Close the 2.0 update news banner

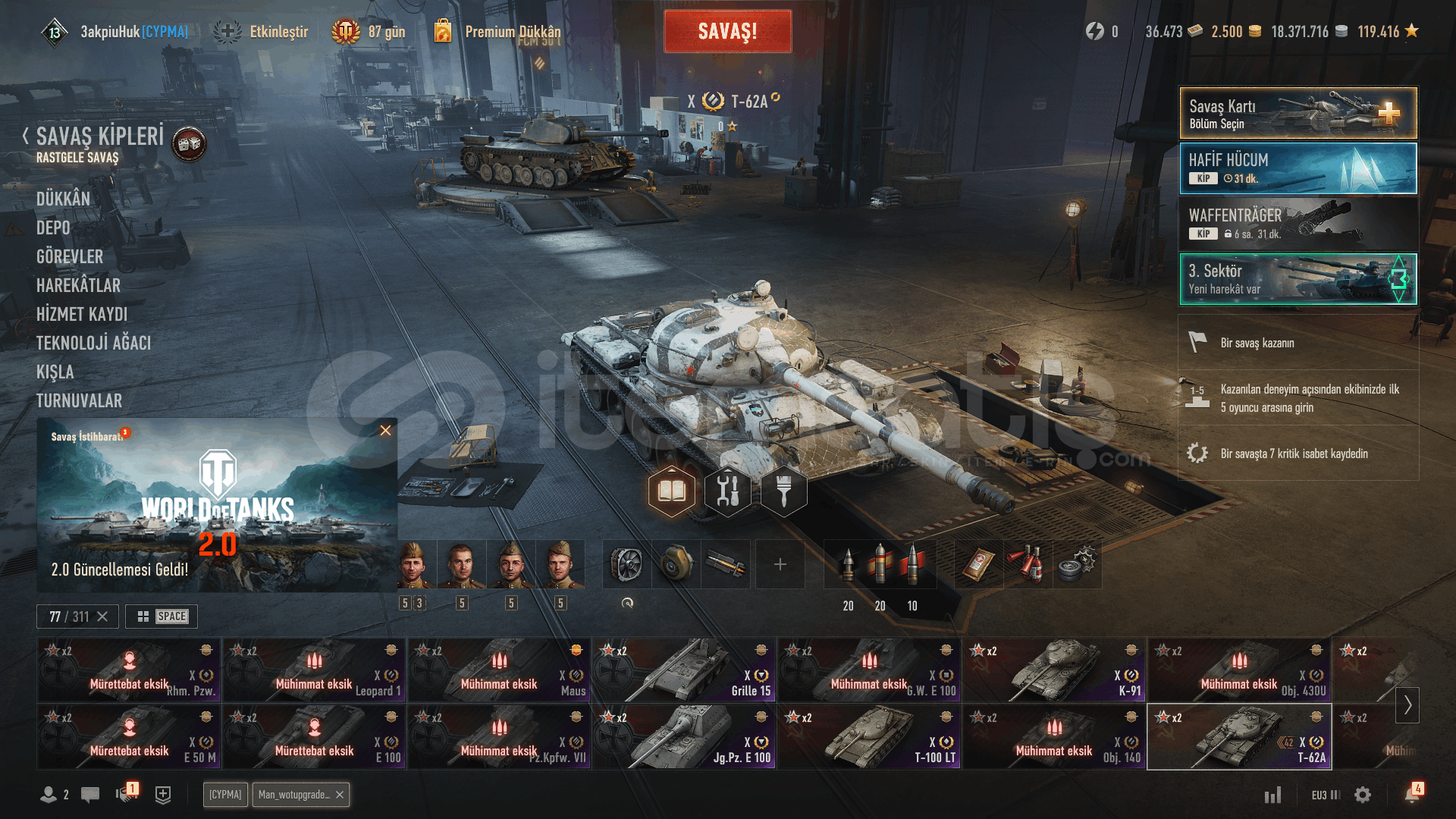[385, 431]
